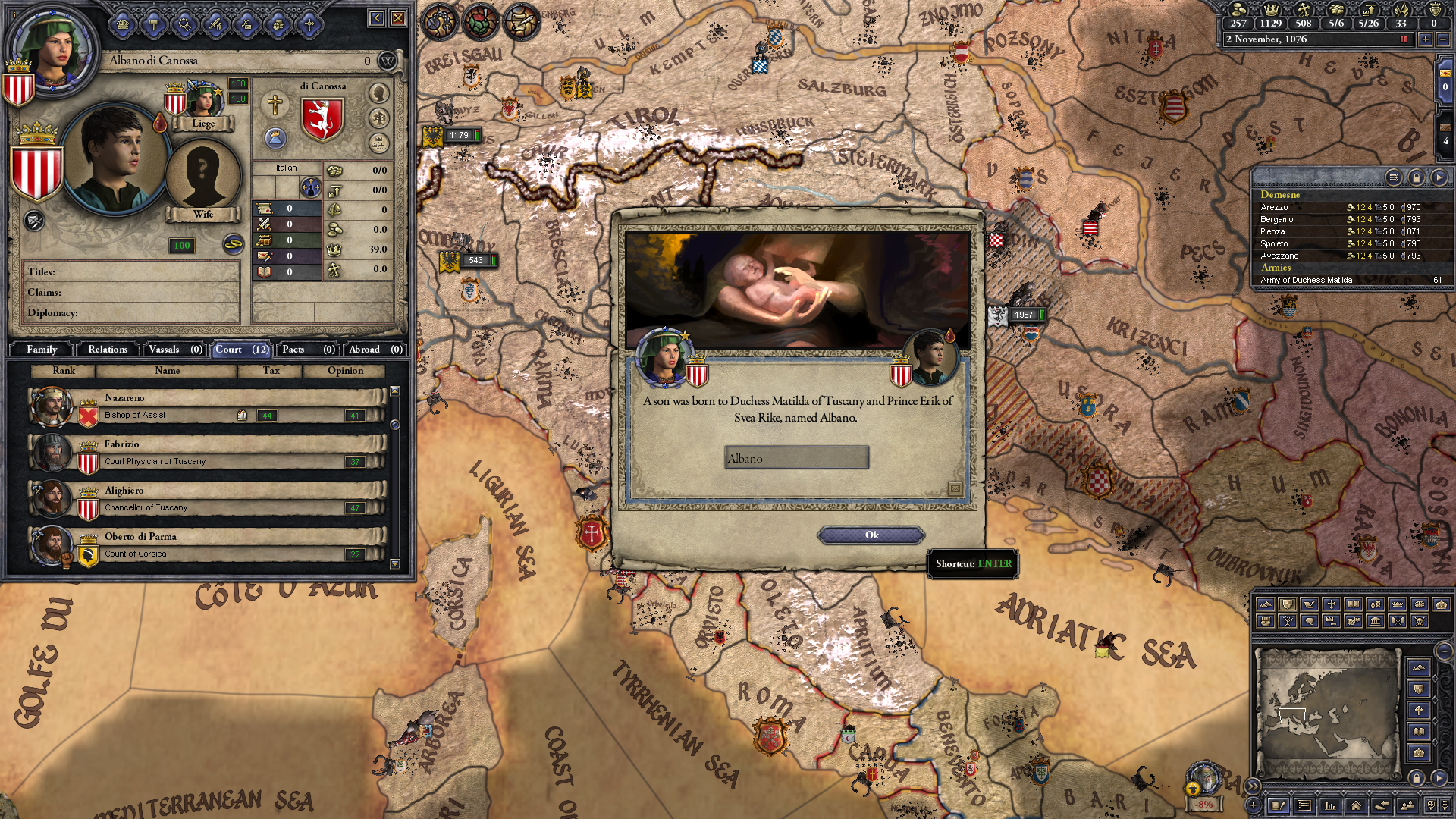Expand the Army of Duchess Matilda entry
Screen dimensions: 1456x819
click(x=1350, y=280)
